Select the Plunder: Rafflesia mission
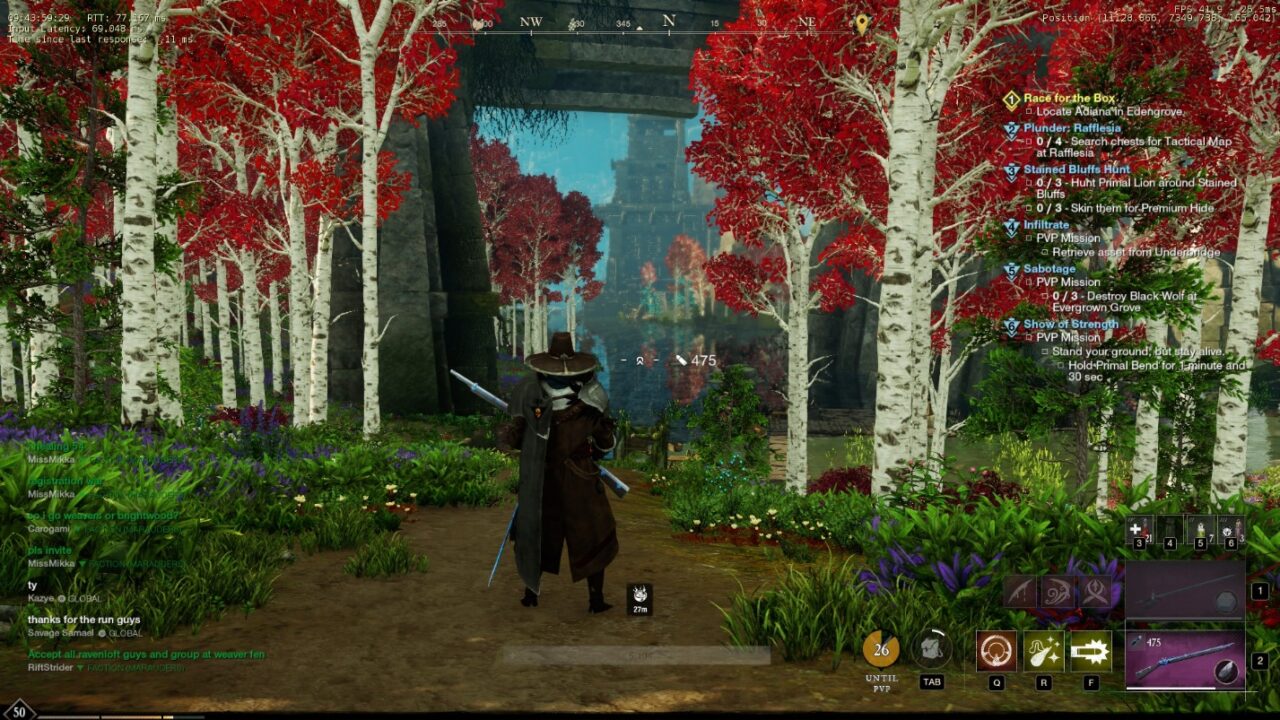This screenshot has height=720, width=1280. (x=1071, y=128)
